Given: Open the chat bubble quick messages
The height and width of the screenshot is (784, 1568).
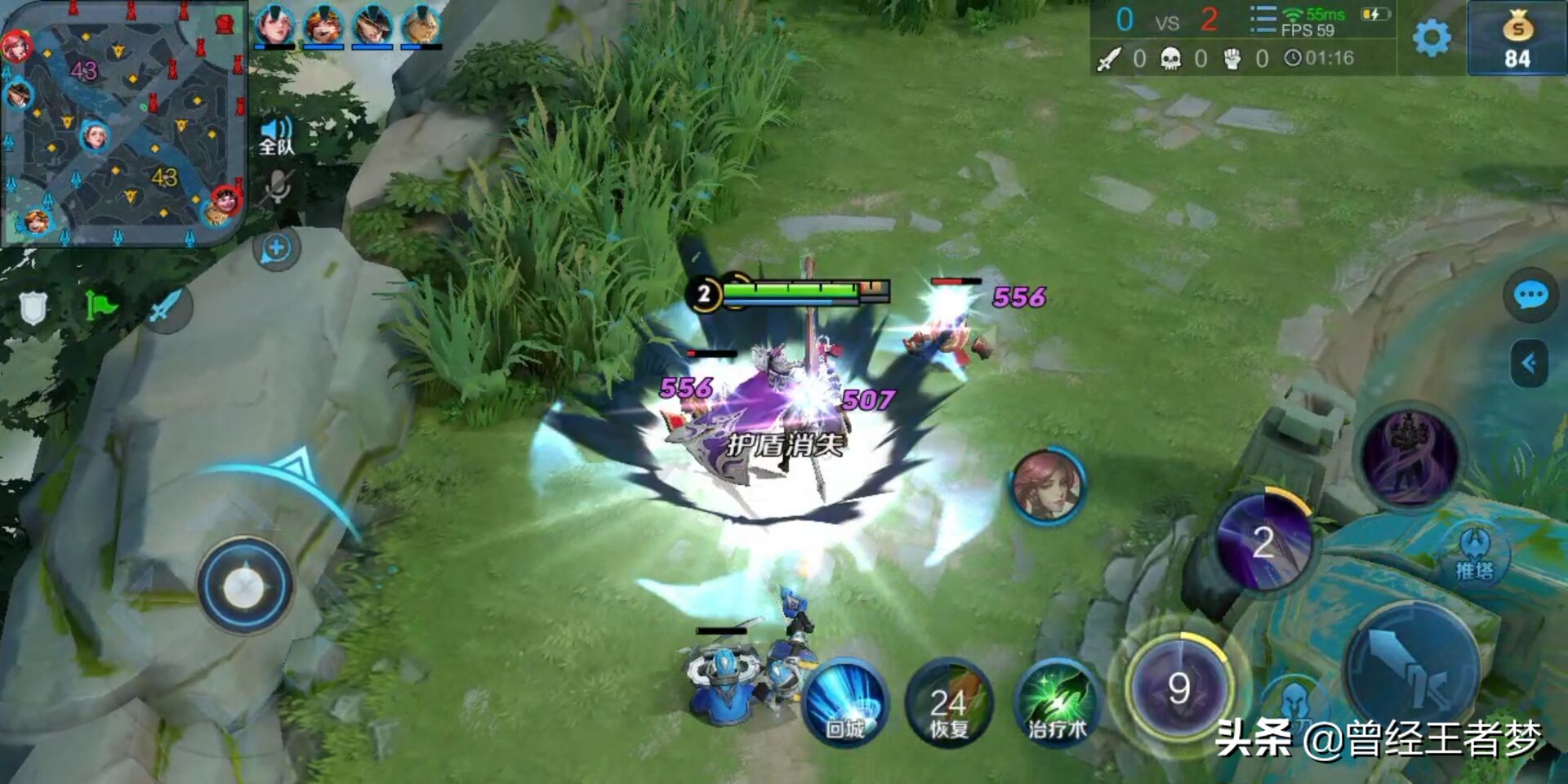Looking at the screenshot, I should tap(1530, 295).
